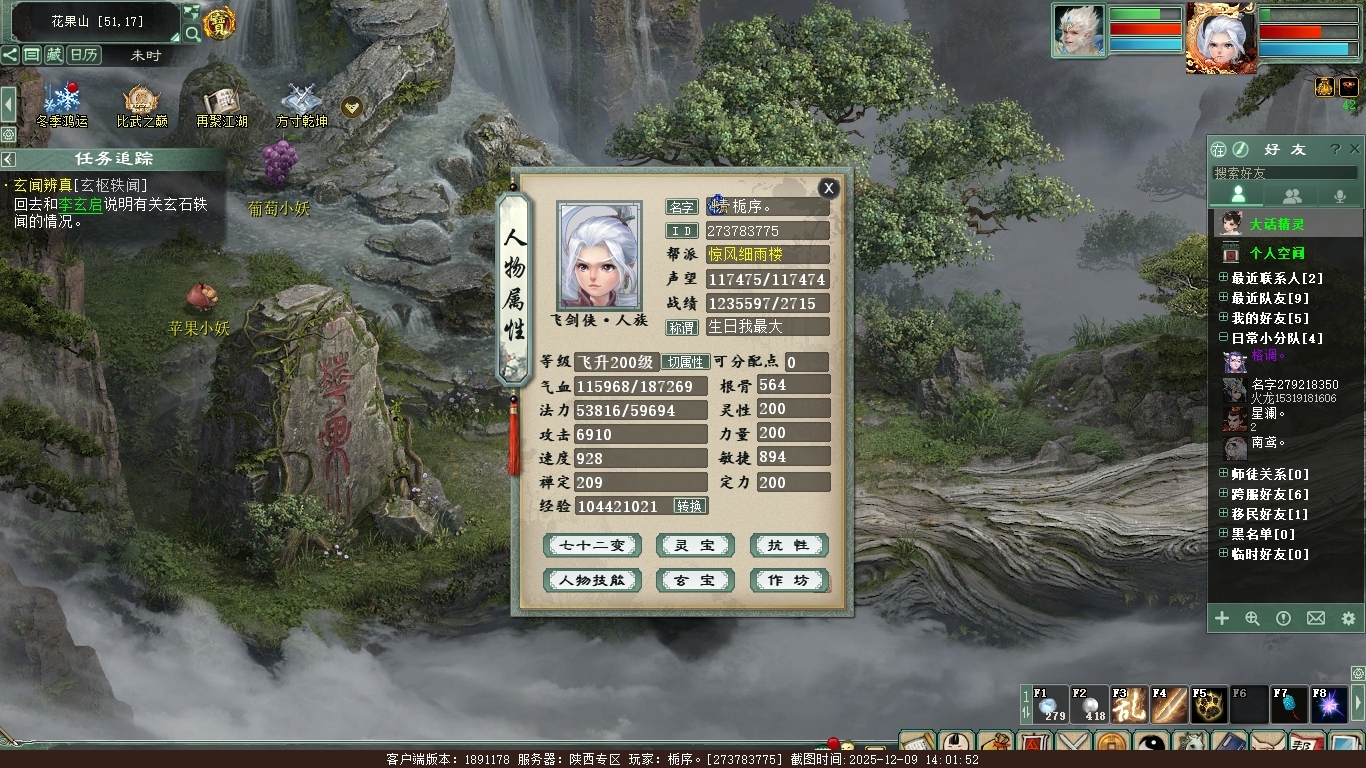The height and width of the screenshot is (768, 1366).
Task: Click the friend search input field
Action: (x=1285, y=173)
